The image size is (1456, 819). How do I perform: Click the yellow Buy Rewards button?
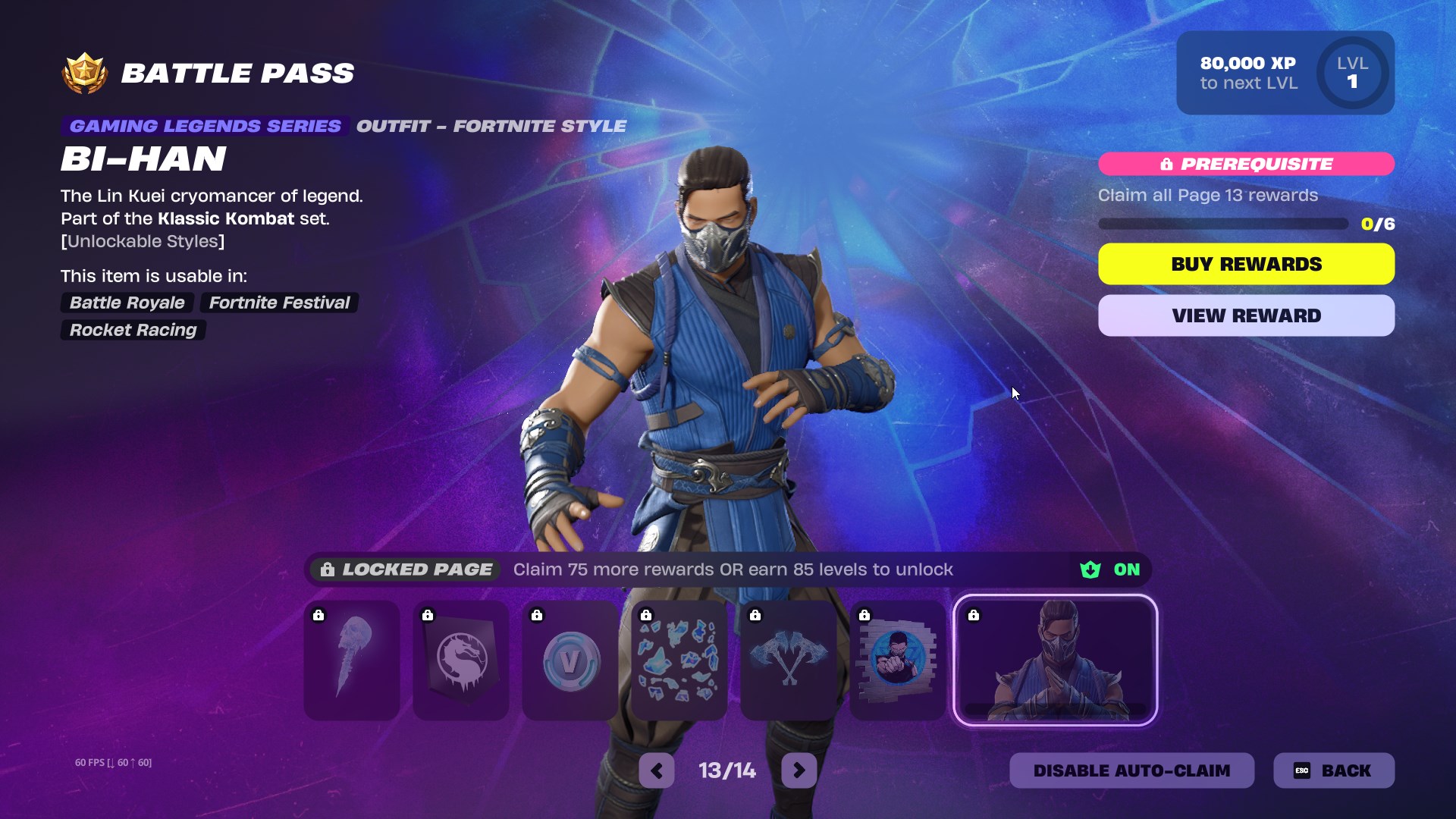coord(1246,264)
